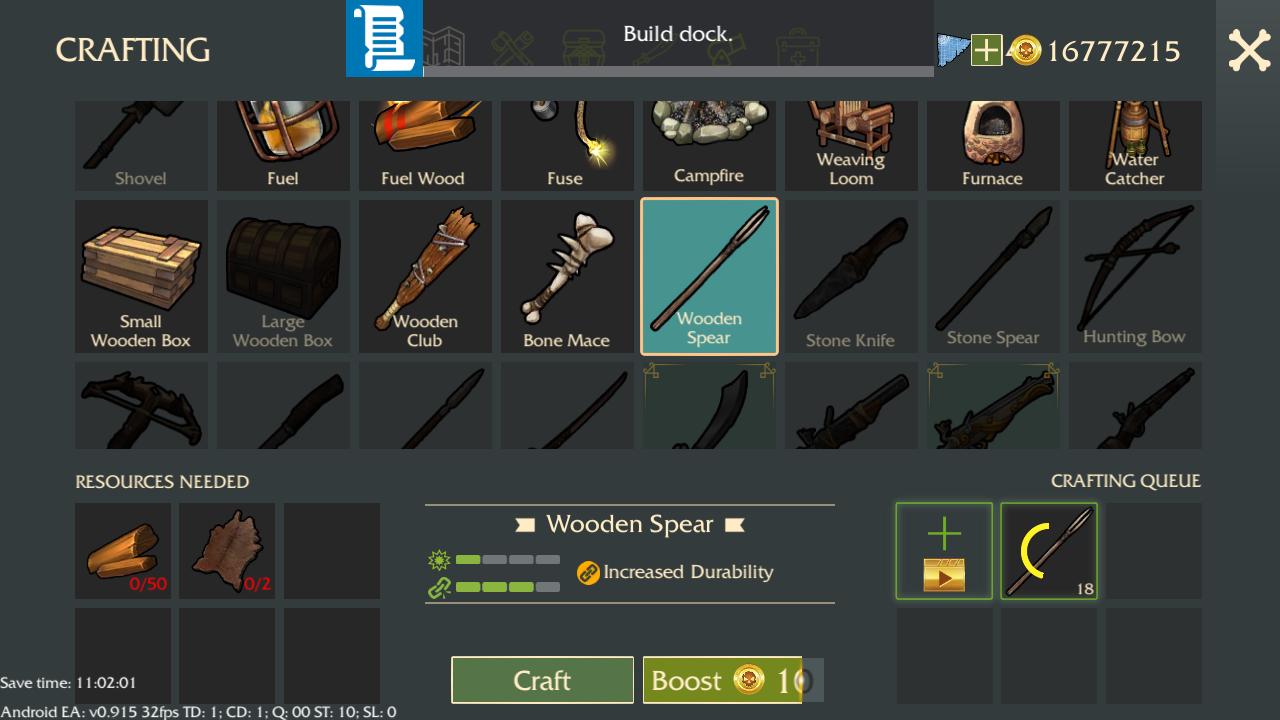The image size is (1280, 720).
Task: Select the Wooden Club recipe
Action: [x=425, y=276]
